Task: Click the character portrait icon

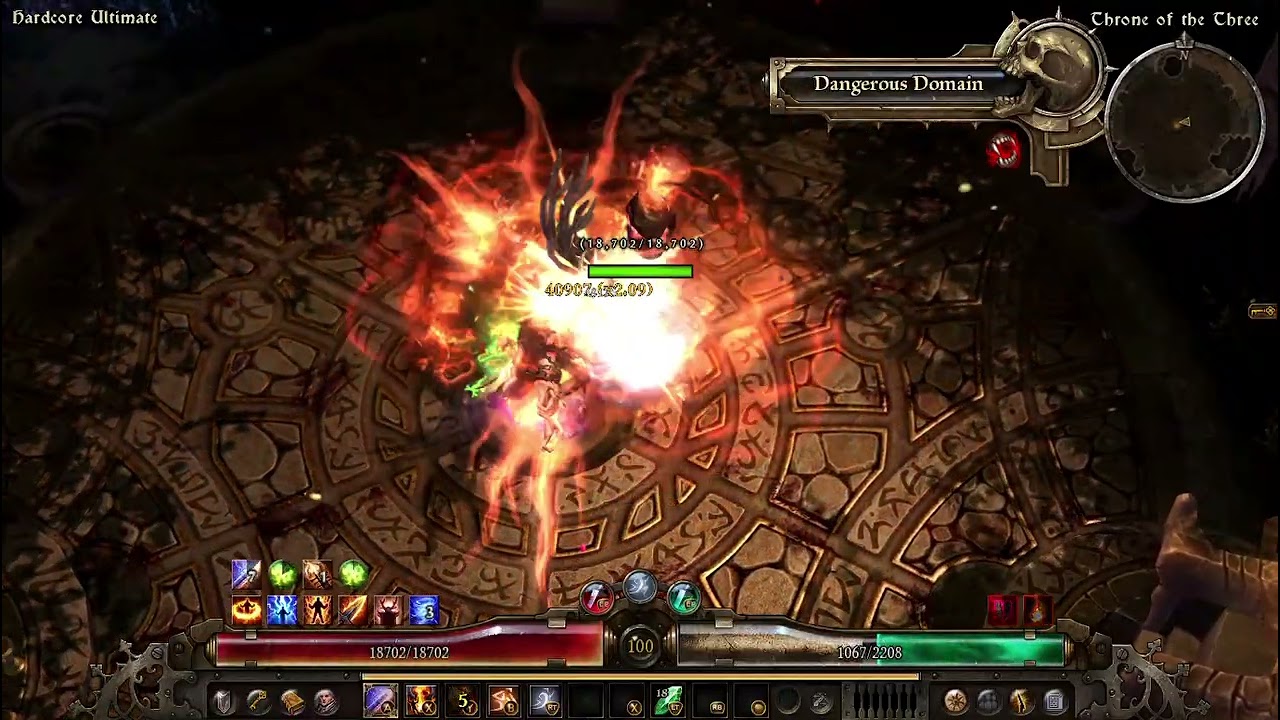Action: 325,701
